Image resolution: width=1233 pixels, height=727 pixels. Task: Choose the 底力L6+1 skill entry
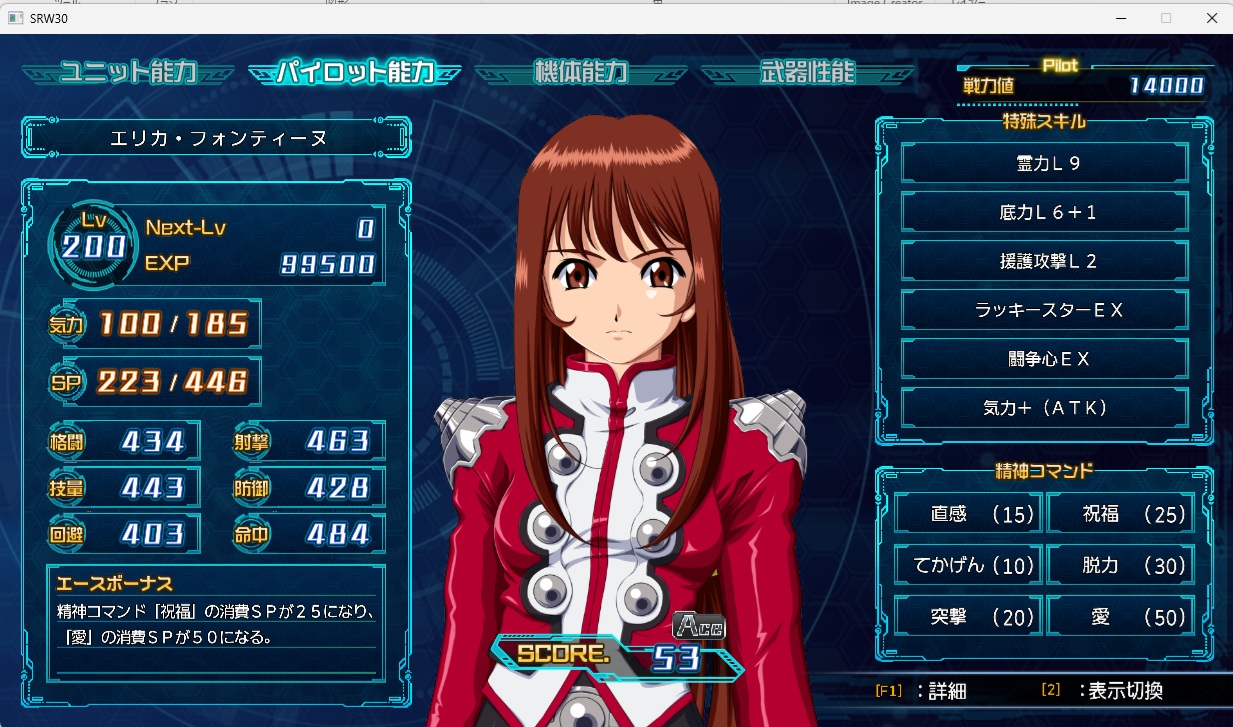click(1045, 212)
